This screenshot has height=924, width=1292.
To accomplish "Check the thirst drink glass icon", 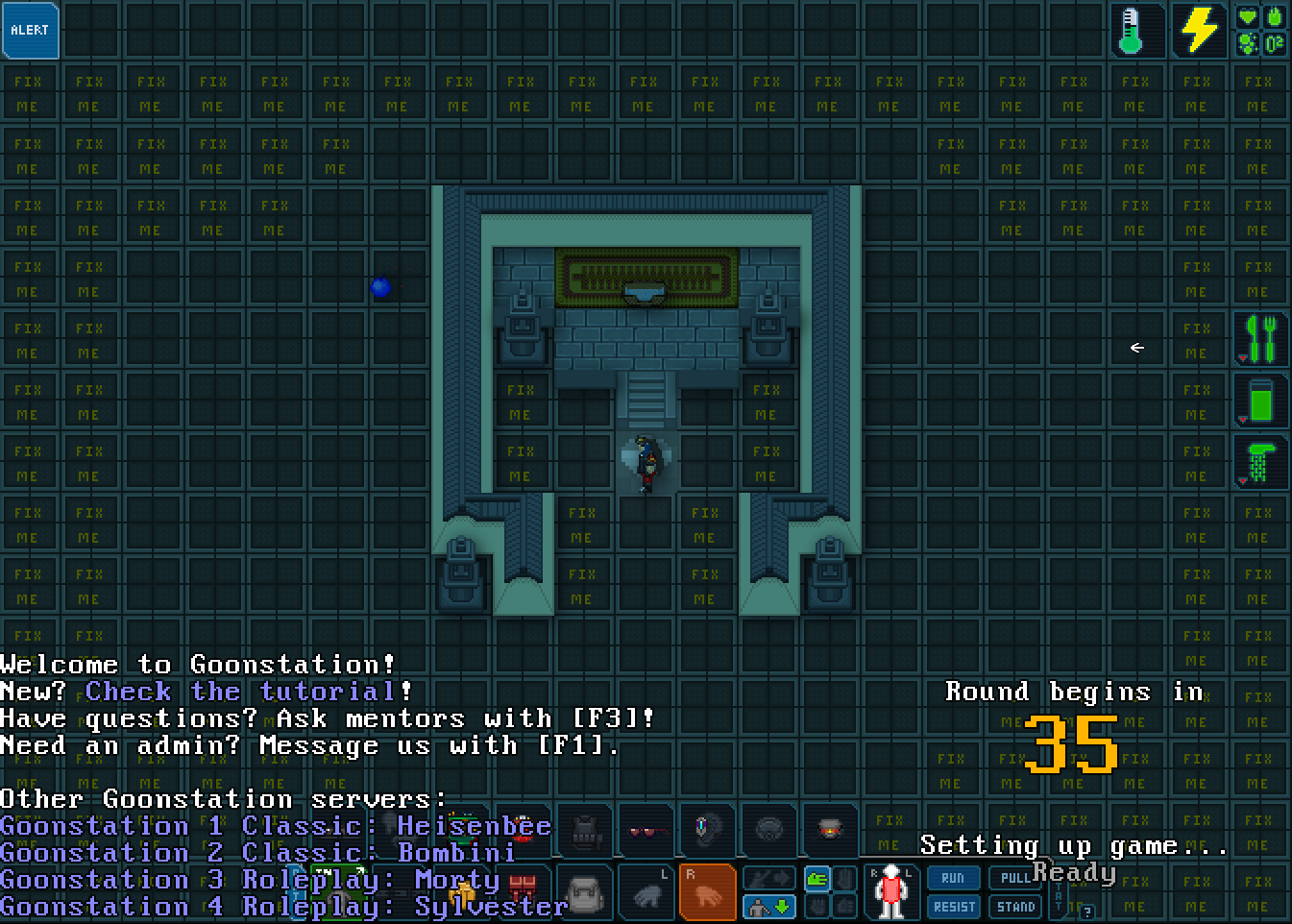I will pyautogui.click(x=1260, y=401).
